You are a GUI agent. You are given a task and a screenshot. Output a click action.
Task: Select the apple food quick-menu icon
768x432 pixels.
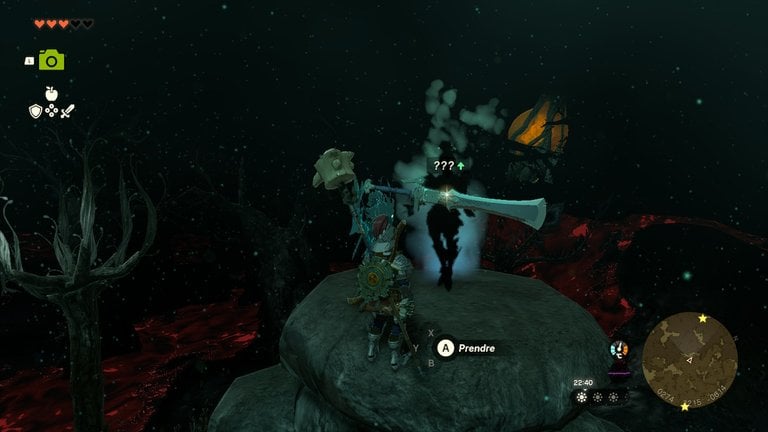point(52,93)
